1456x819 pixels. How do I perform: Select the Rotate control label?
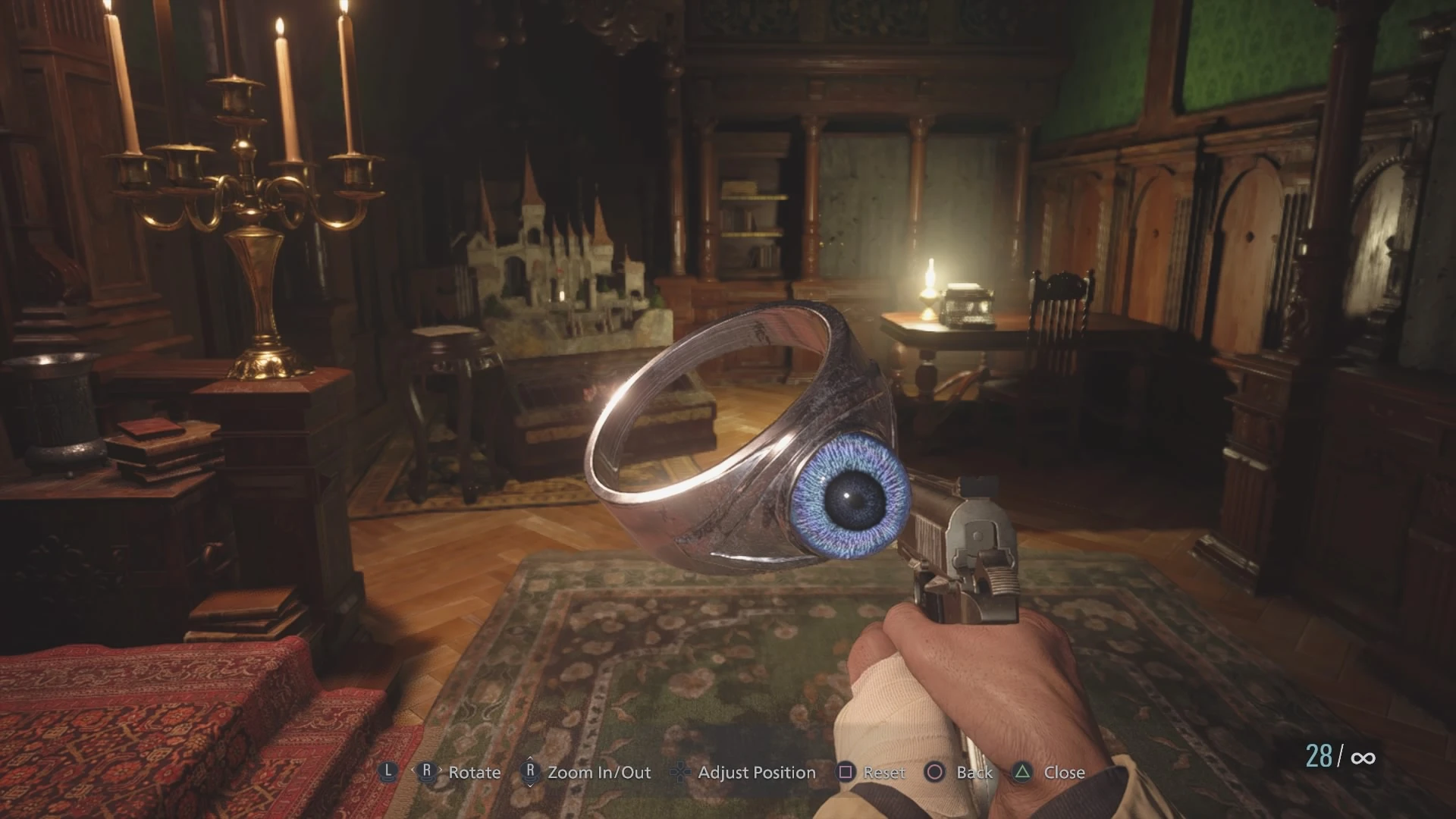click(x=474, y=772)
